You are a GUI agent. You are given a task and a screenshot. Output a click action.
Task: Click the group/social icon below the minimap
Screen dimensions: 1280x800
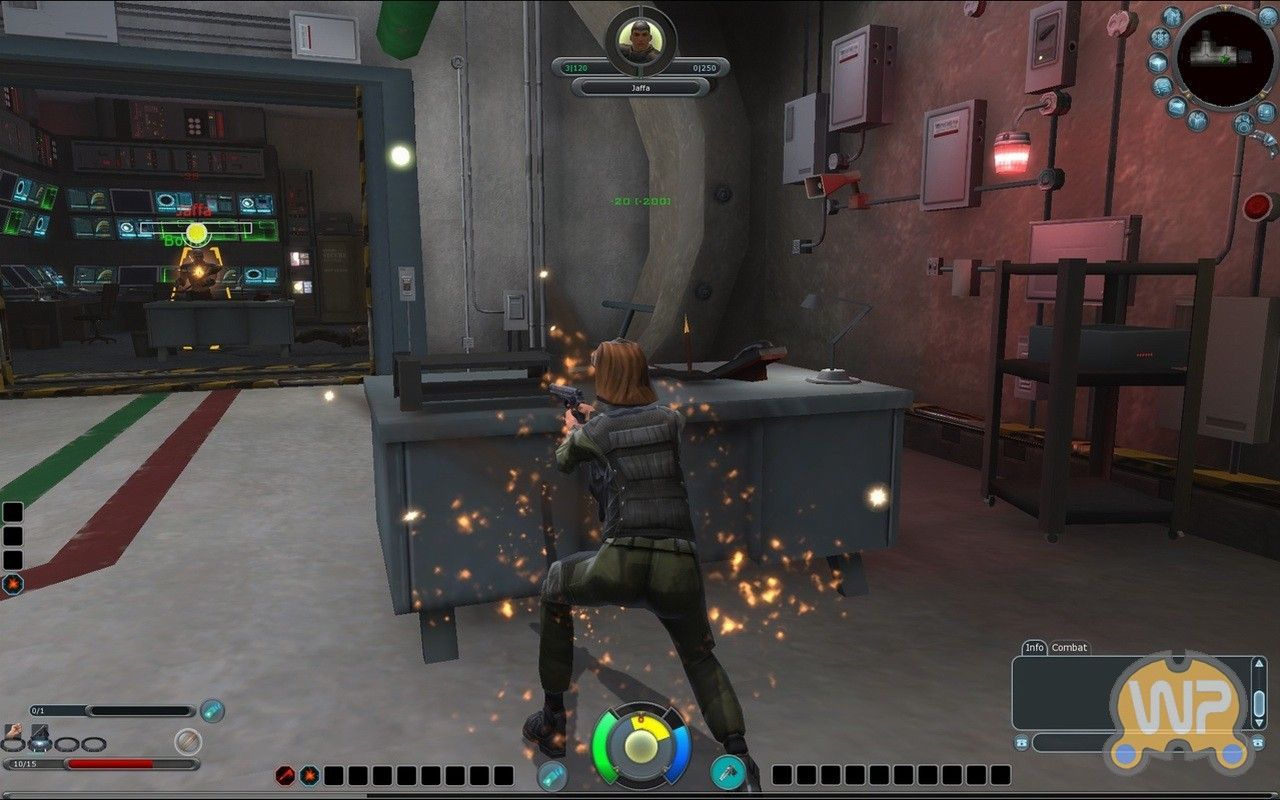pyautogui.click(x=1197, y=121)
